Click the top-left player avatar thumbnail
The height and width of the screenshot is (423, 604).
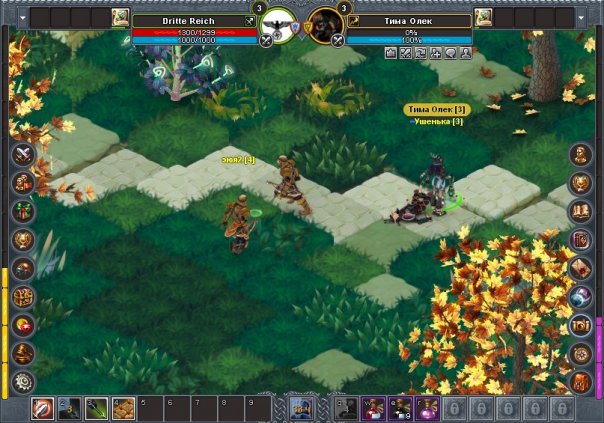coord(121,17)
